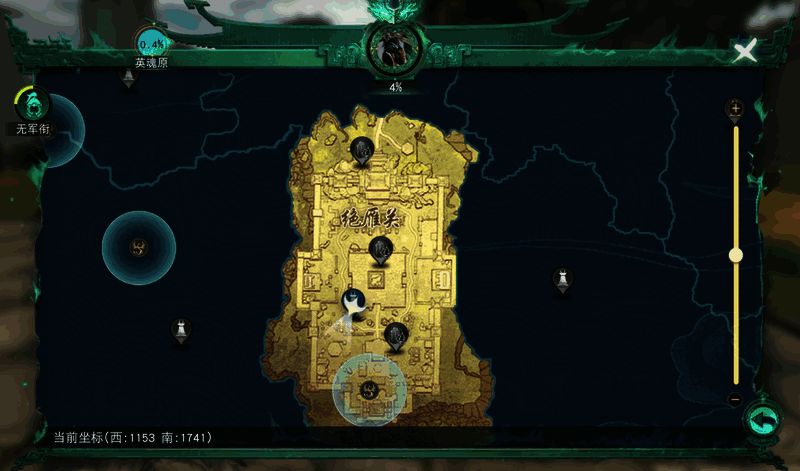The image size is (800, 471).
Task: Select the tower marker east of the city
Action: pos(563,278)
